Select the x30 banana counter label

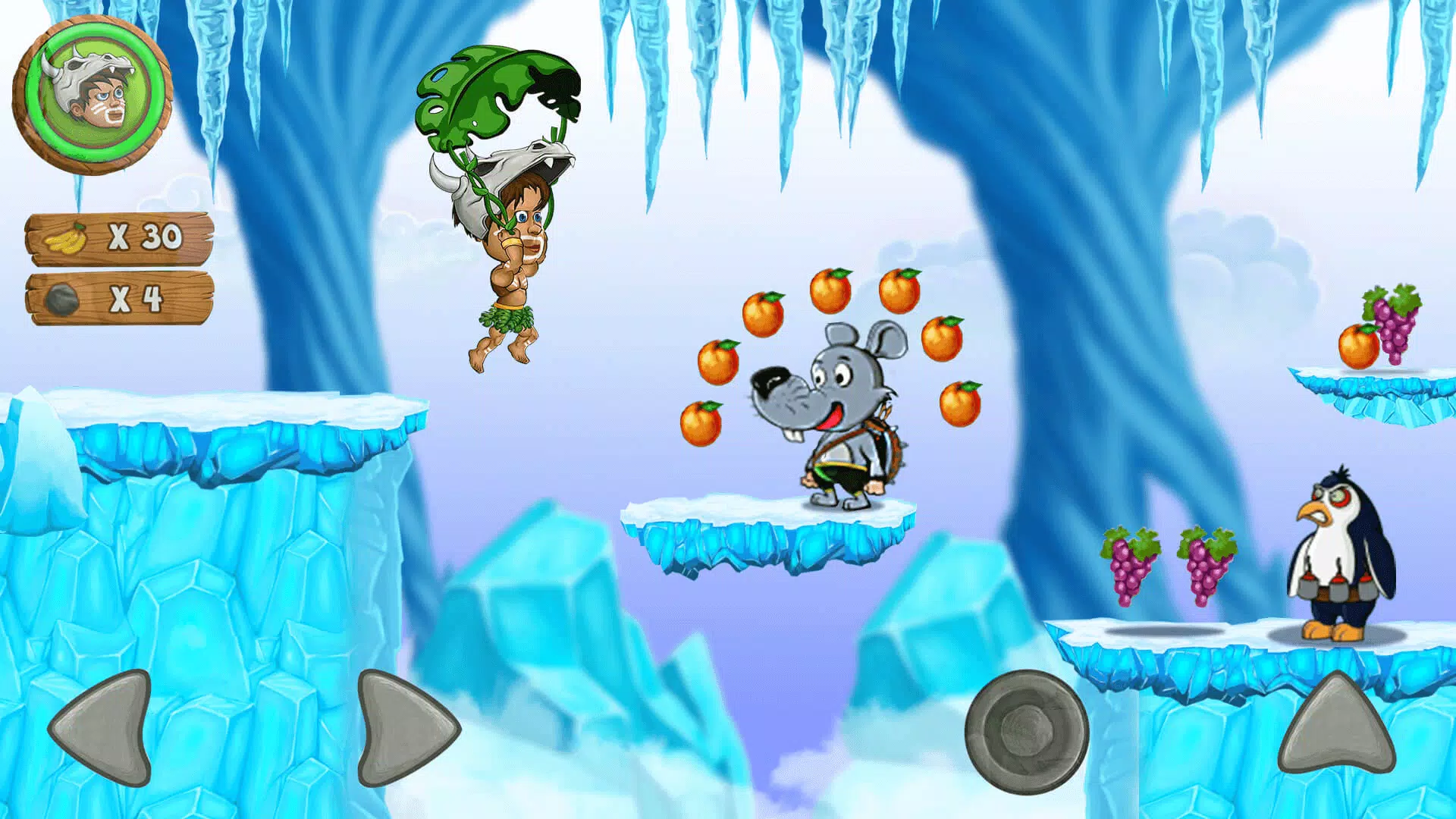tap(144, 236)
